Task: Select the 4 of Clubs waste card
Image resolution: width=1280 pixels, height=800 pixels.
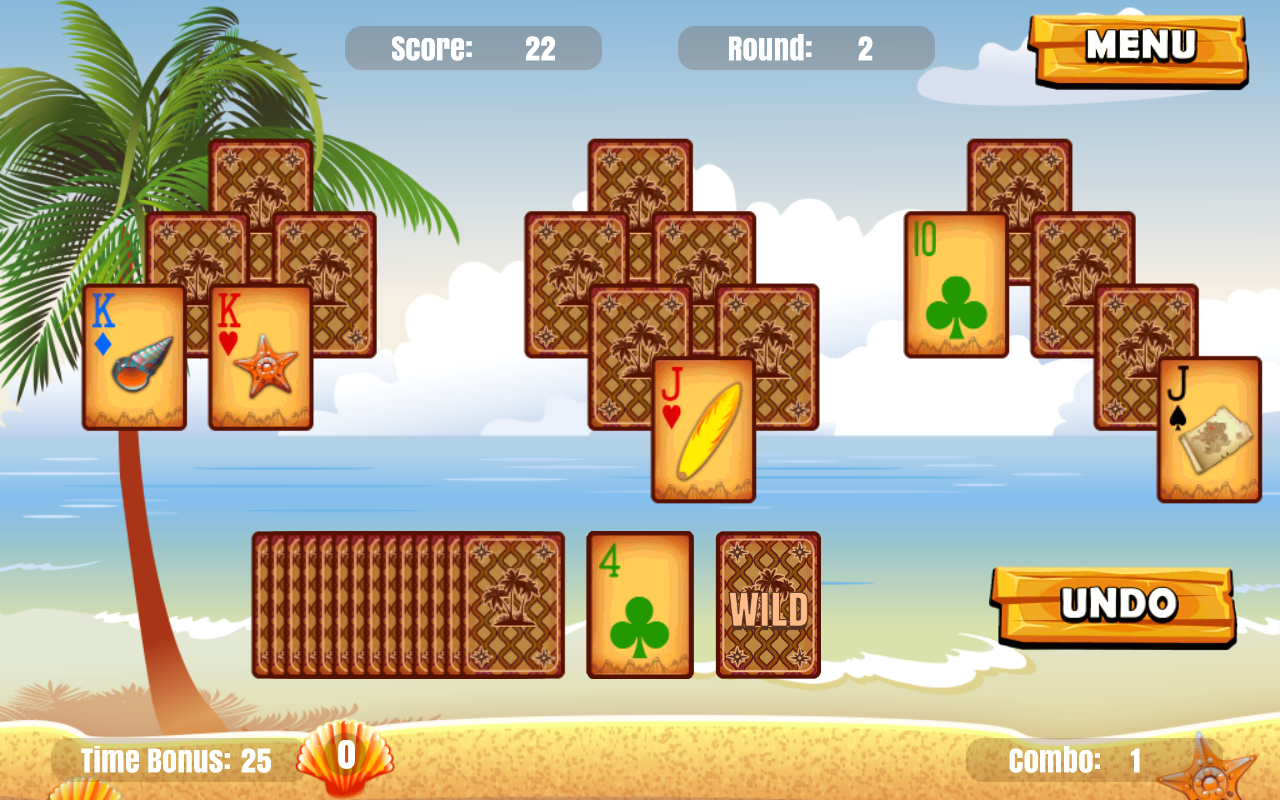Action: (639, 605)
